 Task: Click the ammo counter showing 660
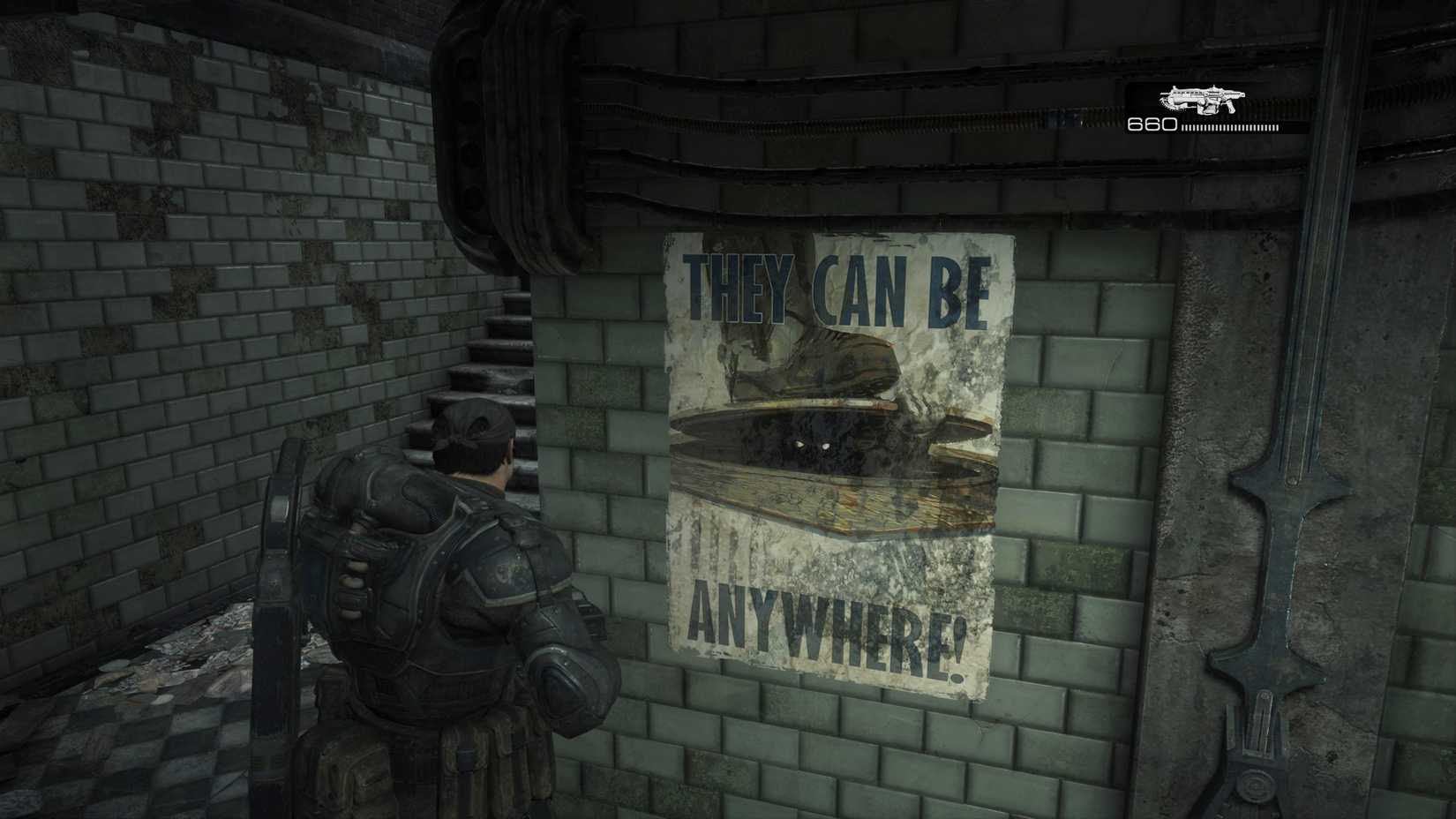coord(1152,124)
